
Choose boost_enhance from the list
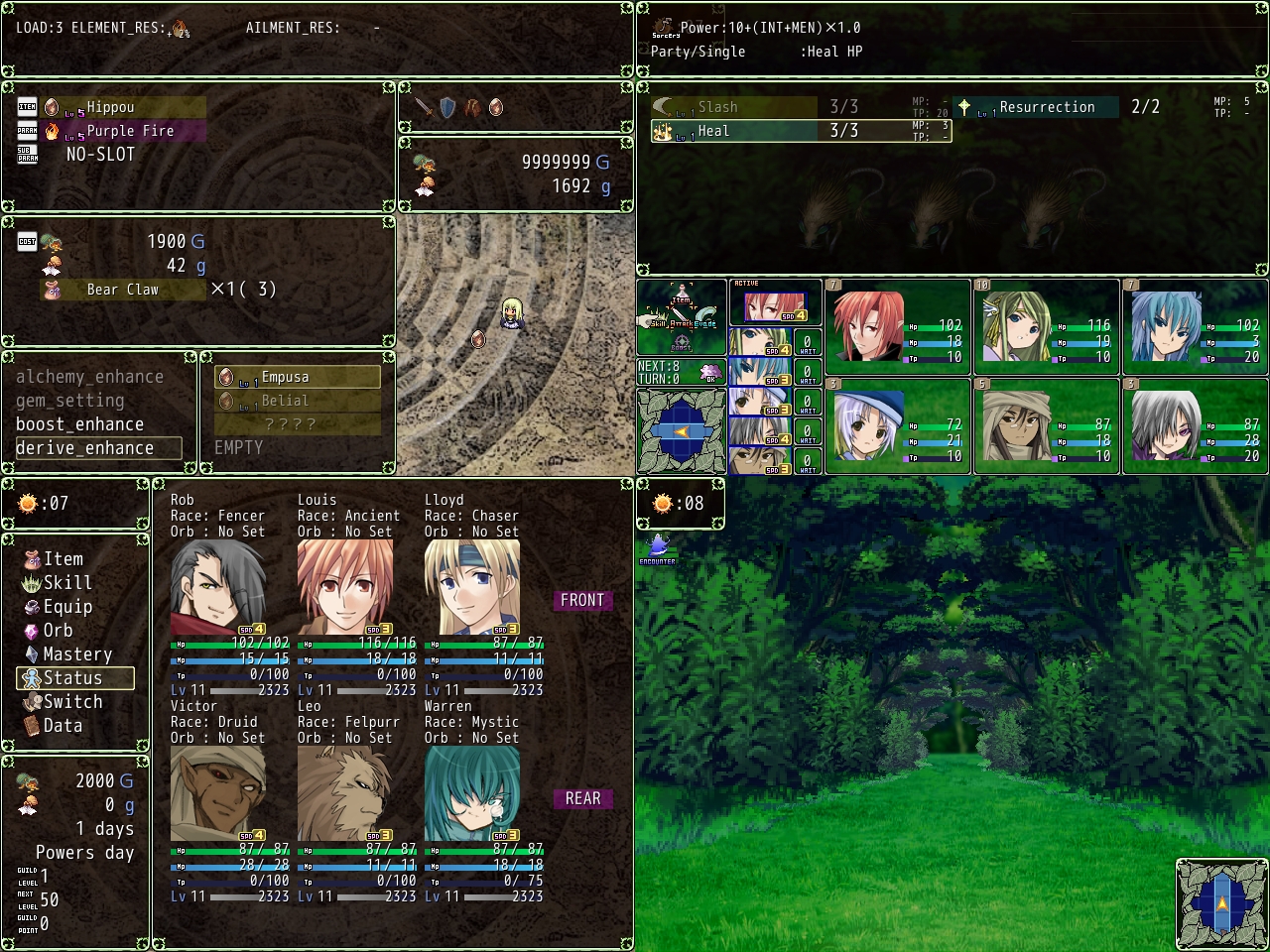click(79, 424)
